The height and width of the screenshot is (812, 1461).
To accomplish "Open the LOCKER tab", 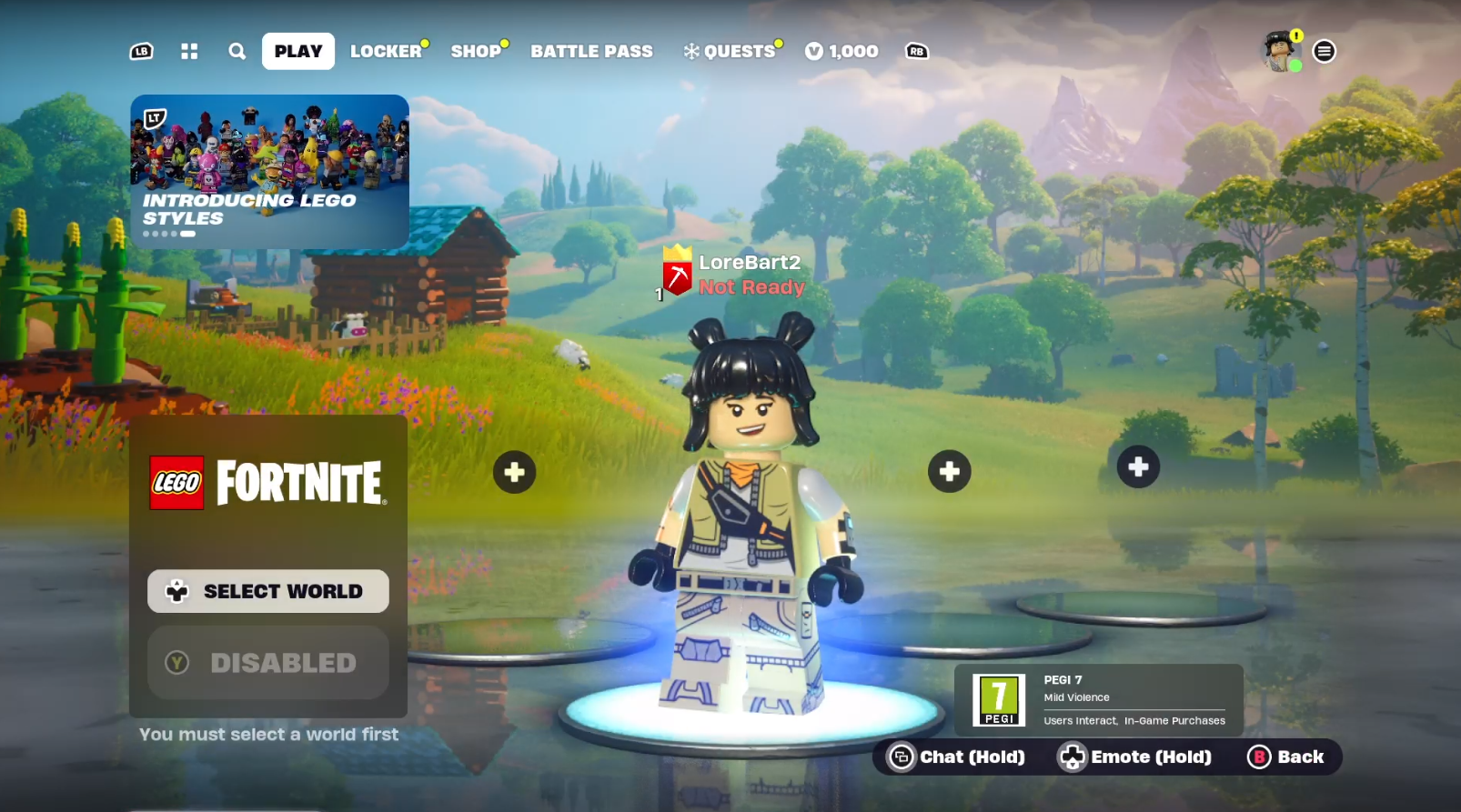I will click(x=386, y=52).
